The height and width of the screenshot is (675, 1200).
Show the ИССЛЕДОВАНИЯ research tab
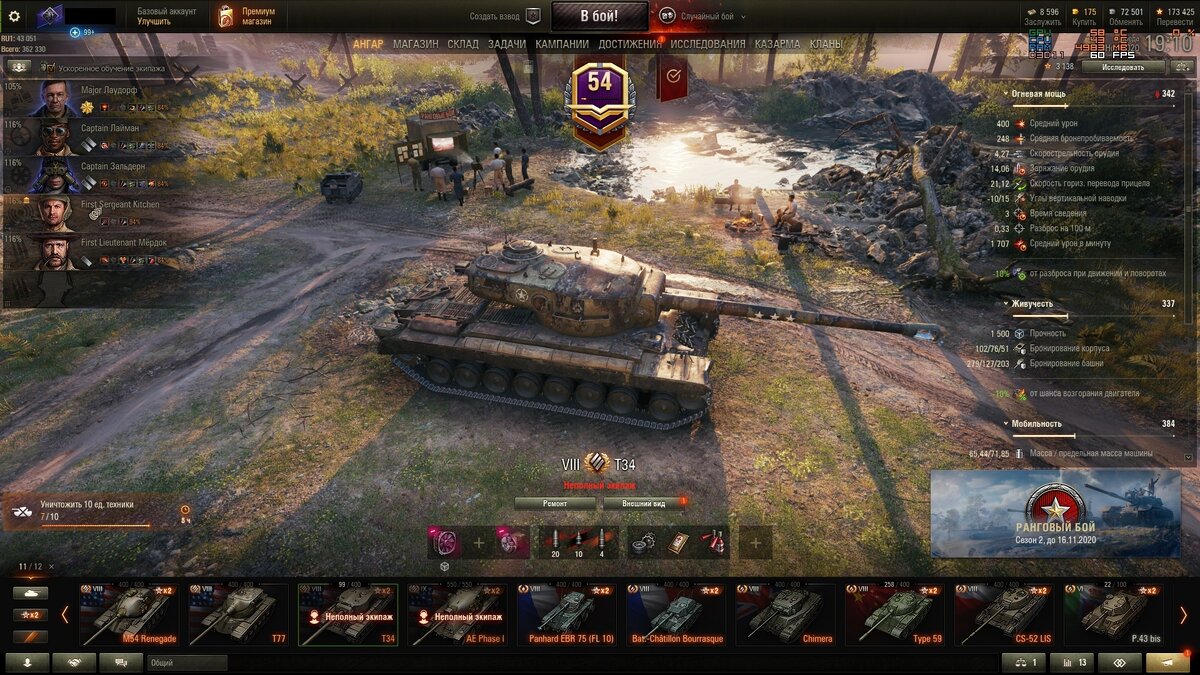(x=707, y=44)
